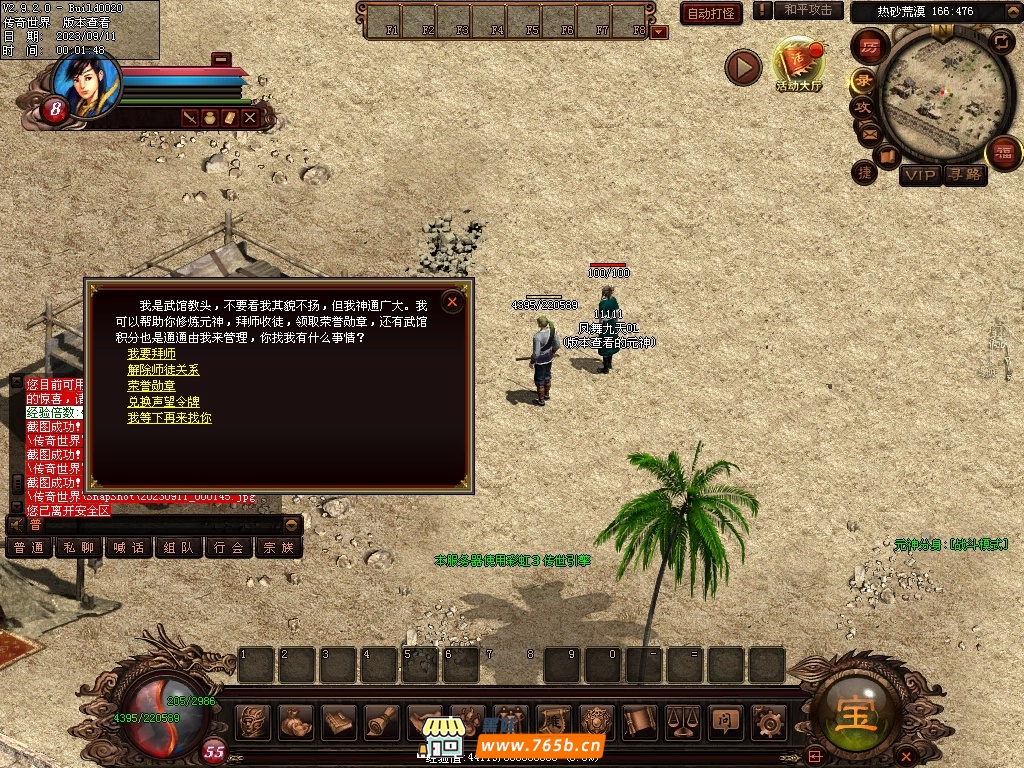Pick the 我等下再来找你 reply

[x=169, y=418]
